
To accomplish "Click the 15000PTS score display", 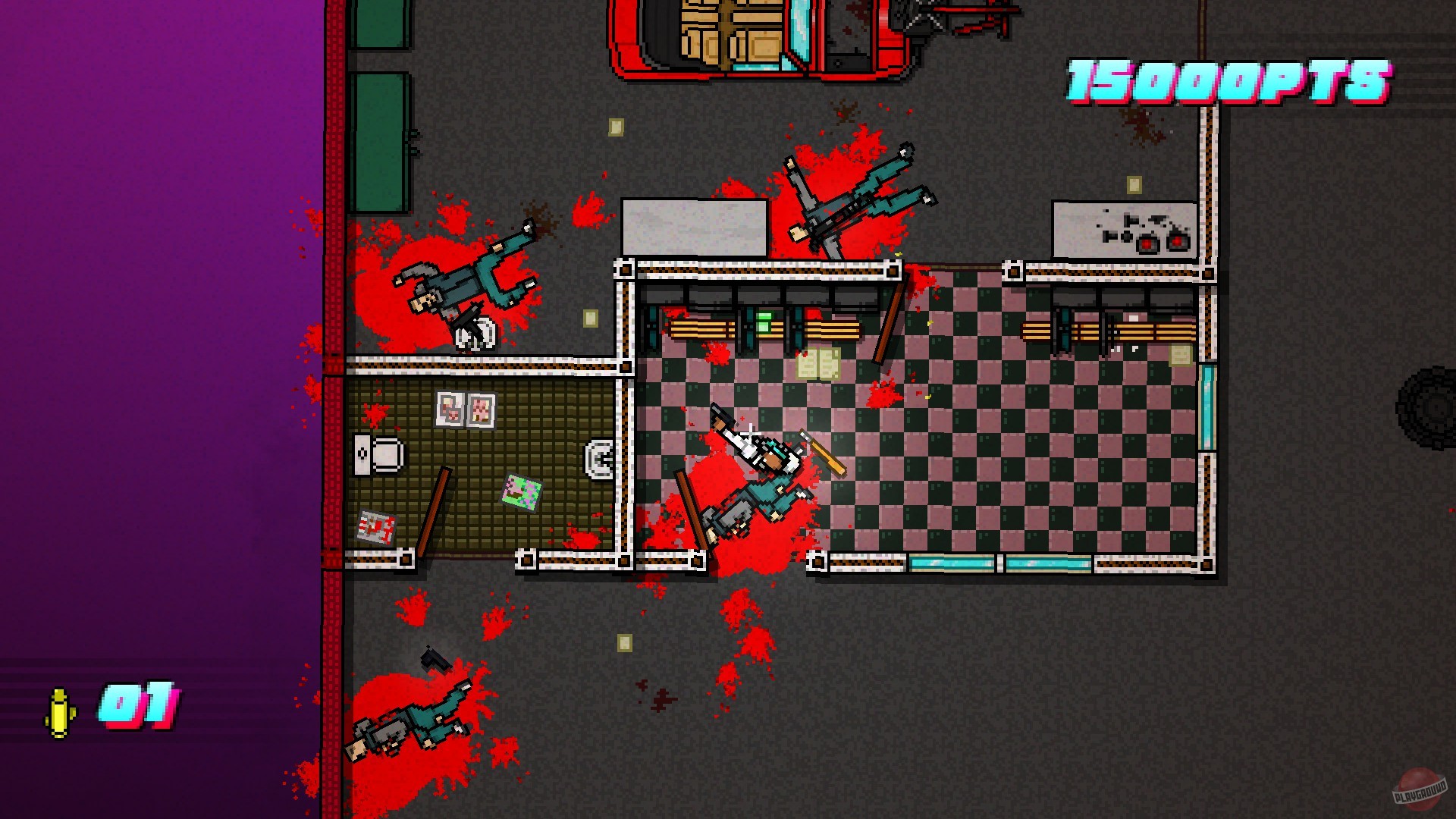I will point(1228,80).
